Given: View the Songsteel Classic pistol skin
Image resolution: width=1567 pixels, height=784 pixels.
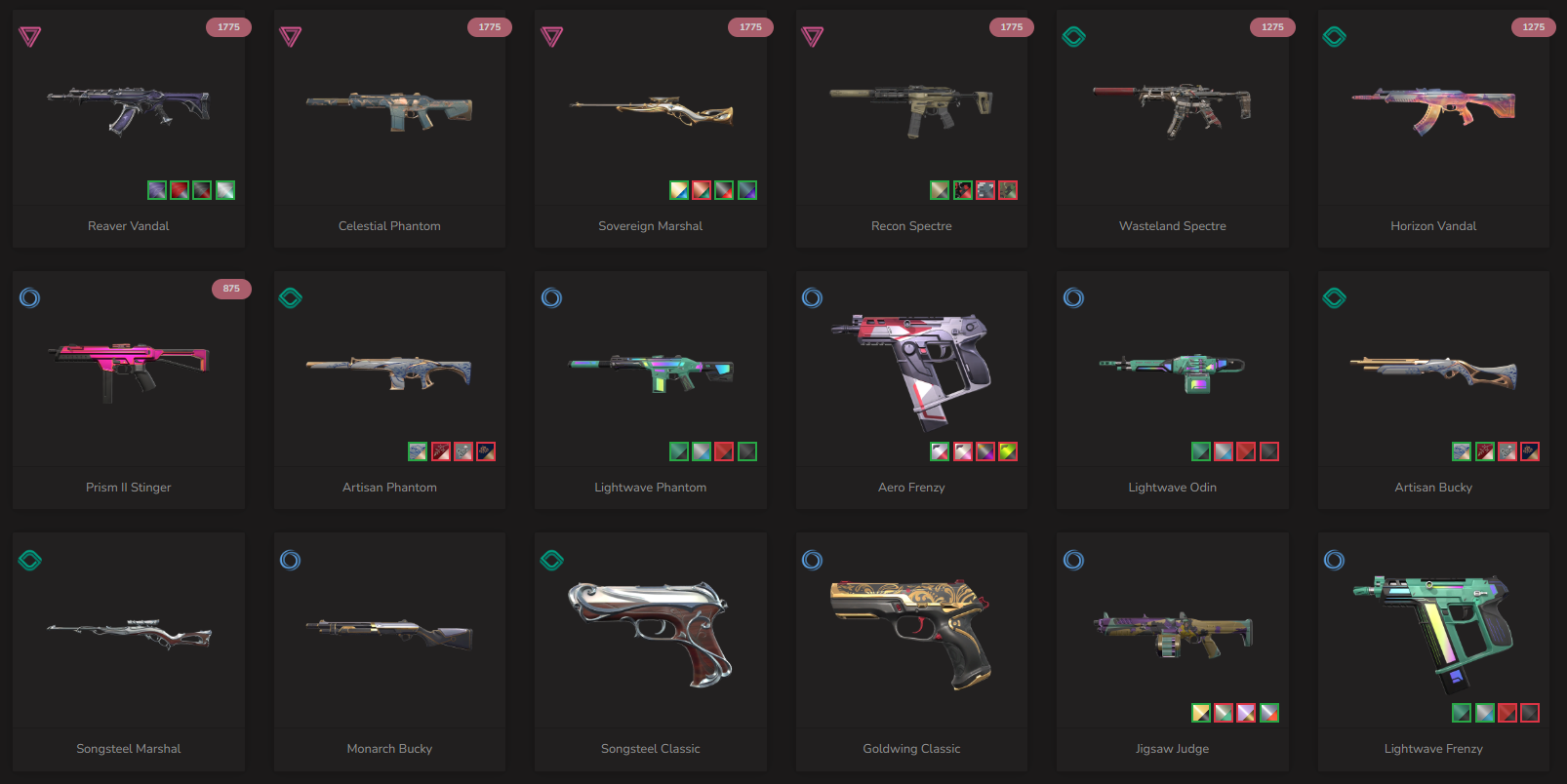Looking at the screenshot, I should pos(651,634).
